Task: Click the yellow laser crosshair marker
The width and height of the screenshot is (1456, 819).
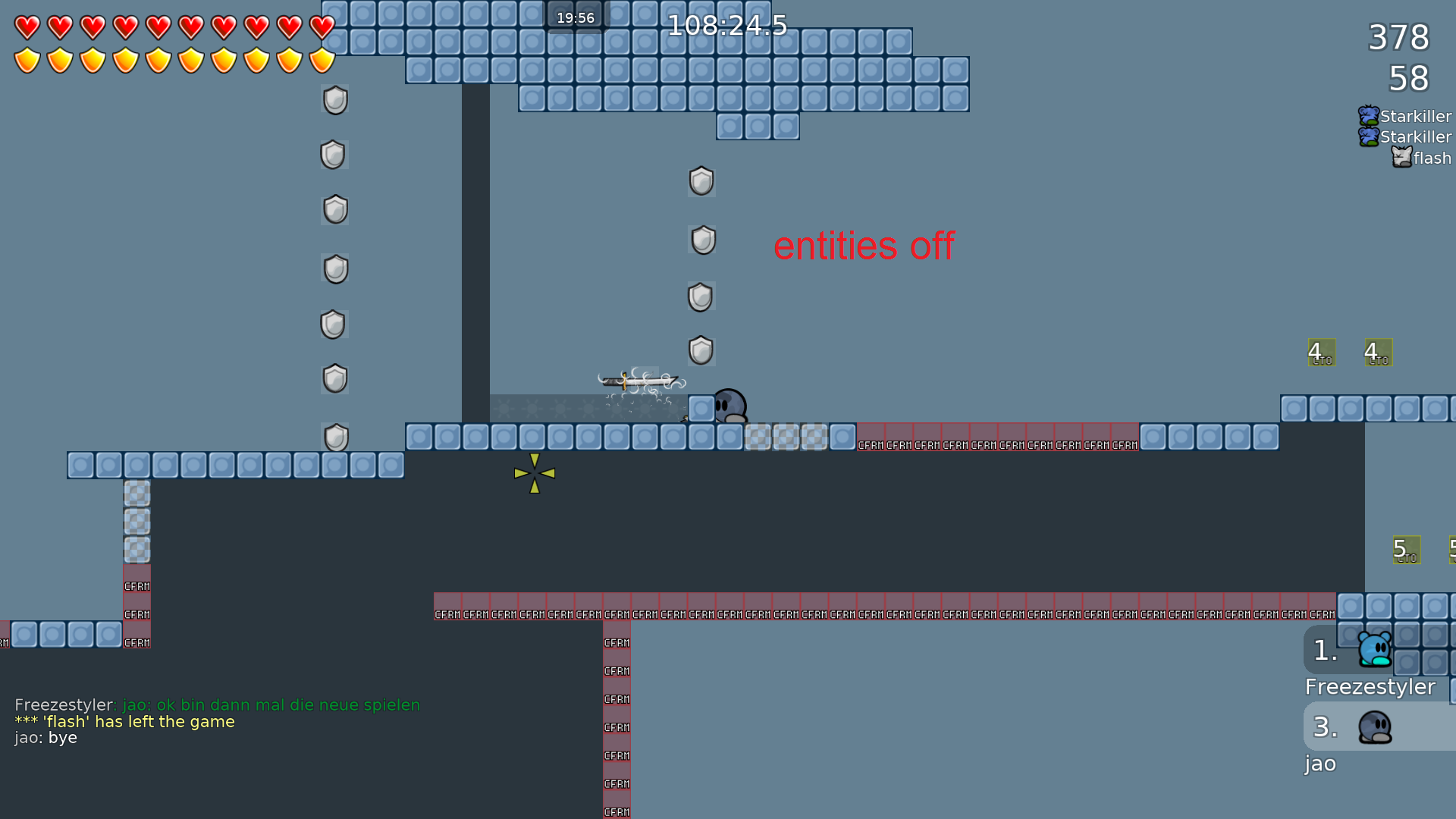Action: point(535,472)
